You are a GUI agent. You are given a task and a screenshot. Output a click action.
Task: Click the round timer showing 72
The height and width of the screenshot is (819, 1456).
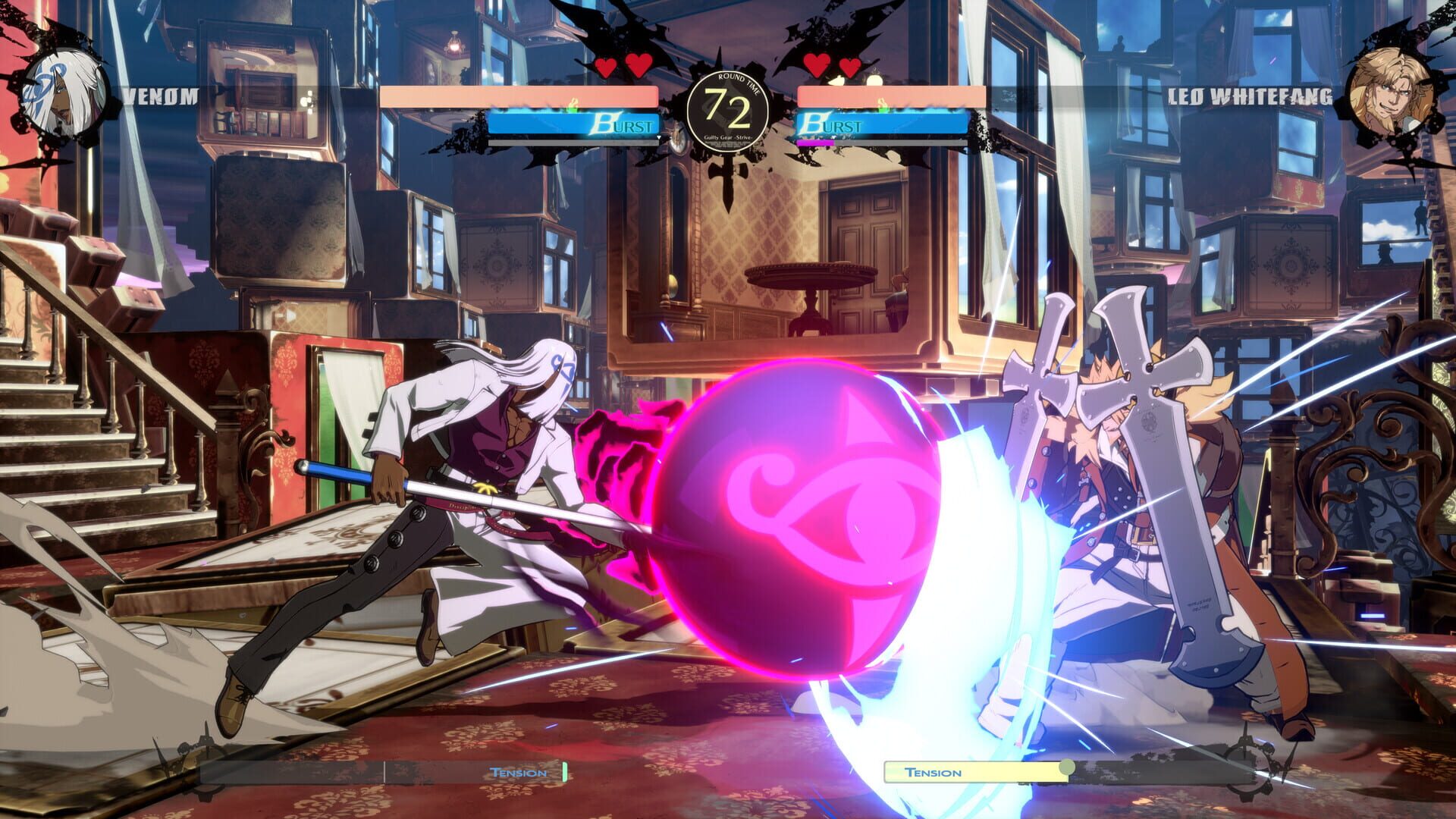pos(728,108)
